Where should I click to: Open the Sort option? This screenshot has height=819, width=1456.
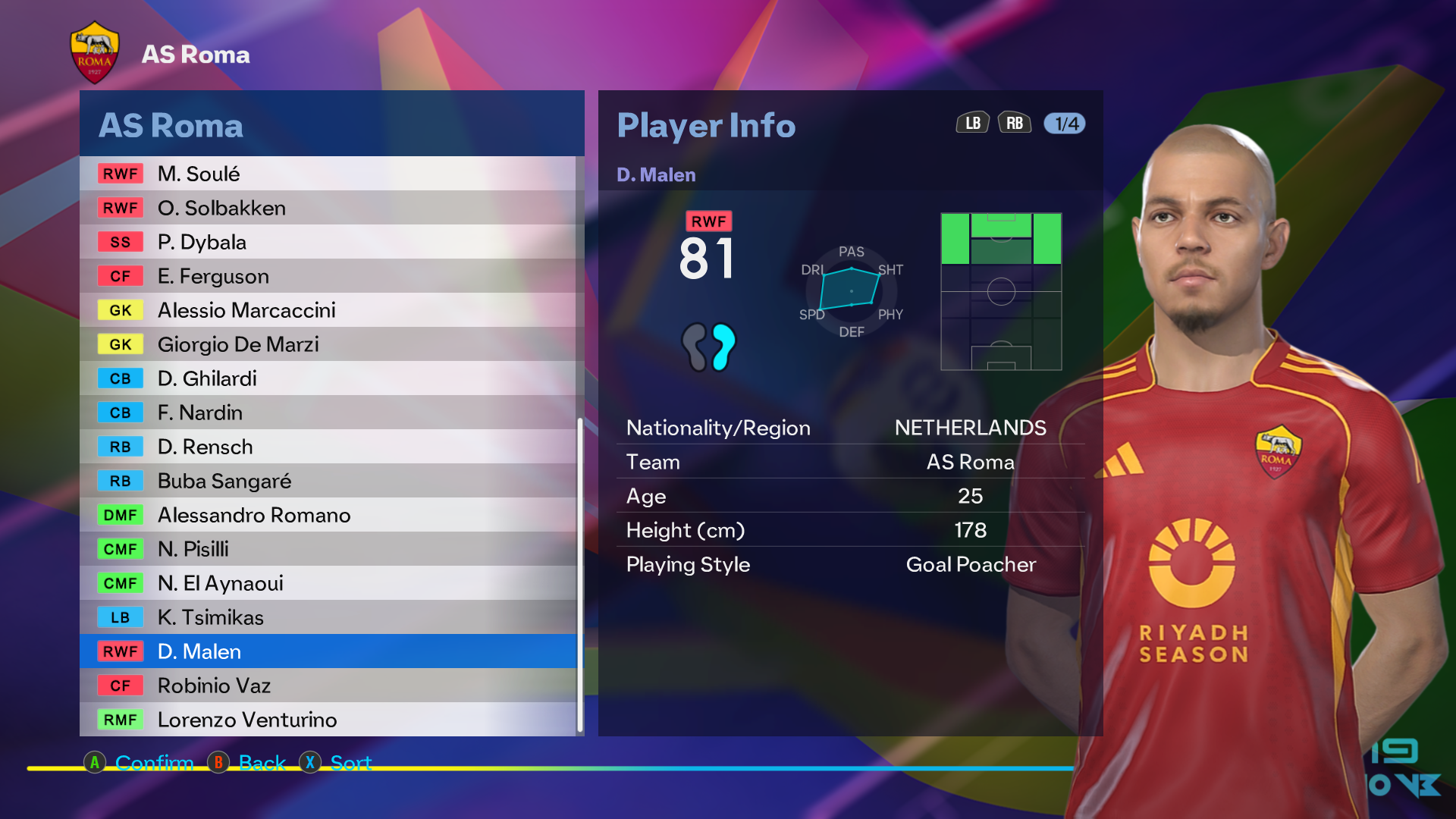(350, 762)
